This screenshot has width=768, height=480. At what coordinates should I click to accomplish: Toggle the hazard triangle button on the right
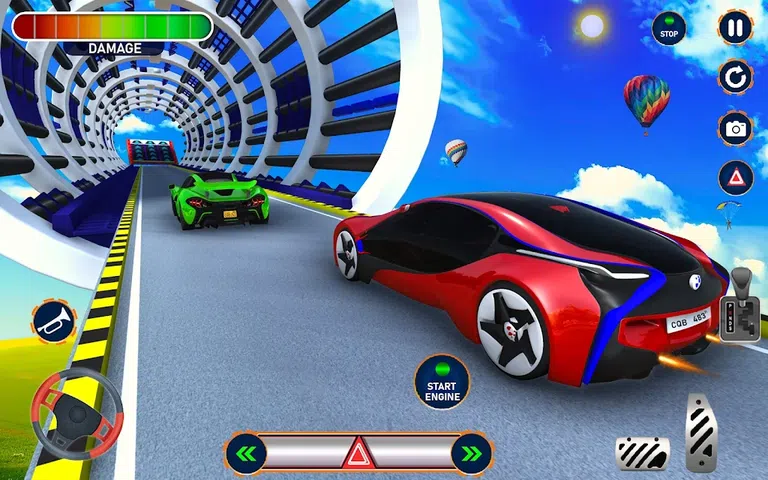(x=735, y=178)
